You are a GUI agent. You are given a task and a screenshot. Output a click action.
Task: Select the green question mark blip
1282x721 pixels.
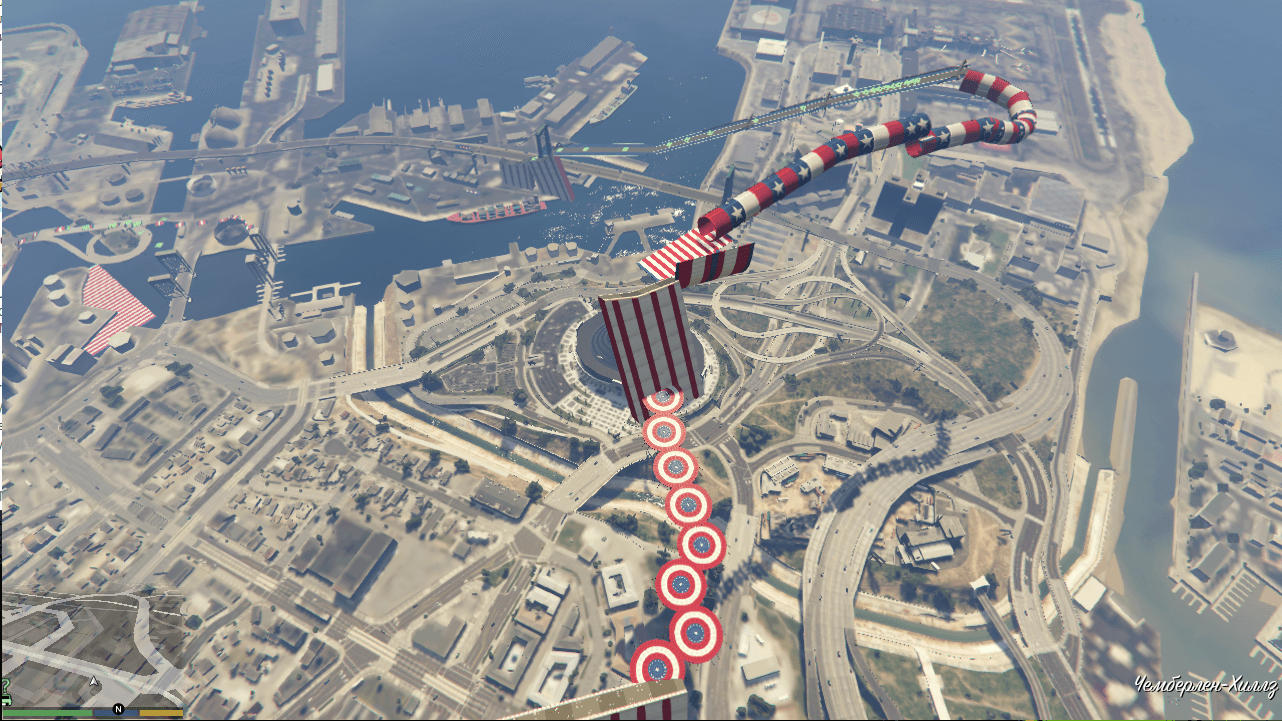tap(5, 686)
